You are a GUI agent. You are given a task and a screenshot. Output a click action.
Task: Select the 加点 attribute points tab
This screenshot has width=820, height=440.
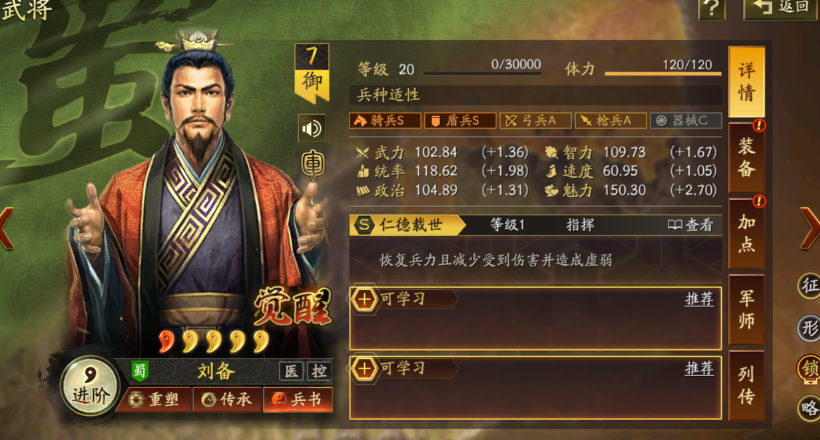(746, 232)
